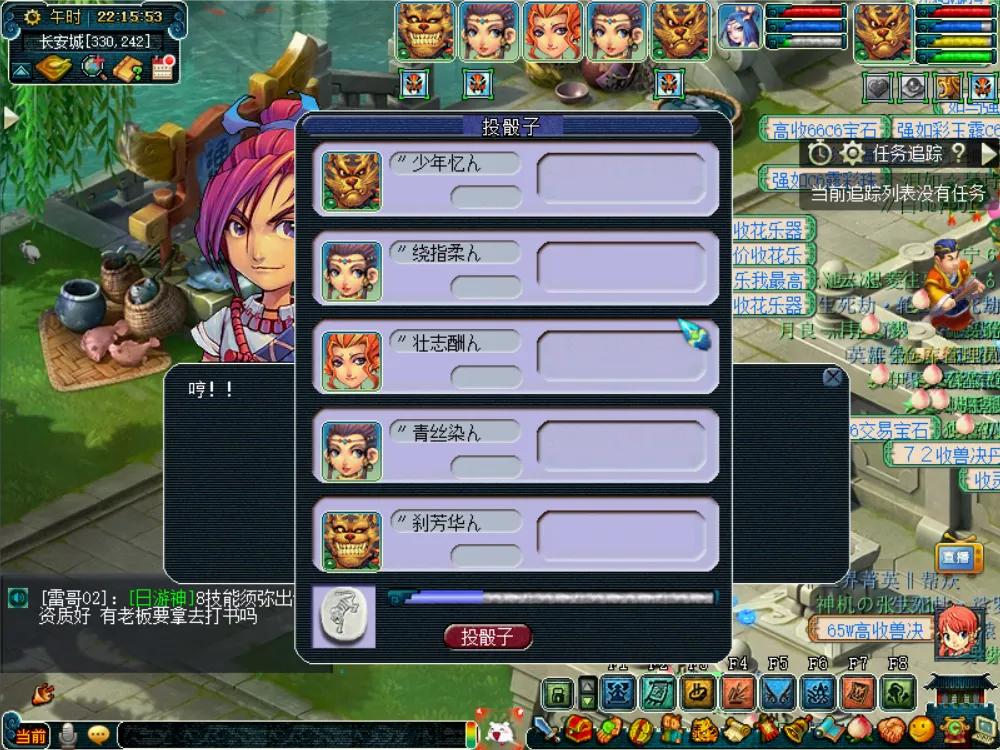Open the quest book with question mark
Image resolution: width=1000 pixels, height=750 pixels.
pos(128,68)
